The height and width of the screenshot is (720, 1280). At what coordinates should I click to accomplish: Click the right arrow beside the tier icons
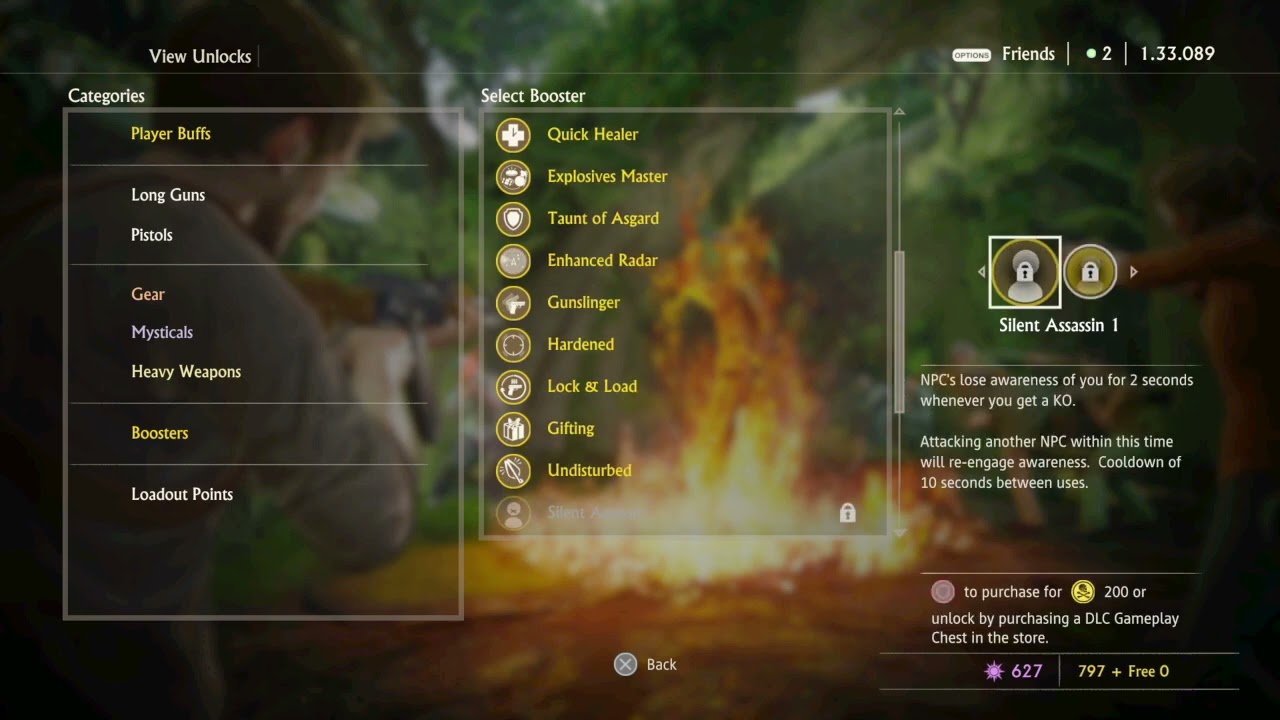pyautogui.click(x=1133, y=272)
